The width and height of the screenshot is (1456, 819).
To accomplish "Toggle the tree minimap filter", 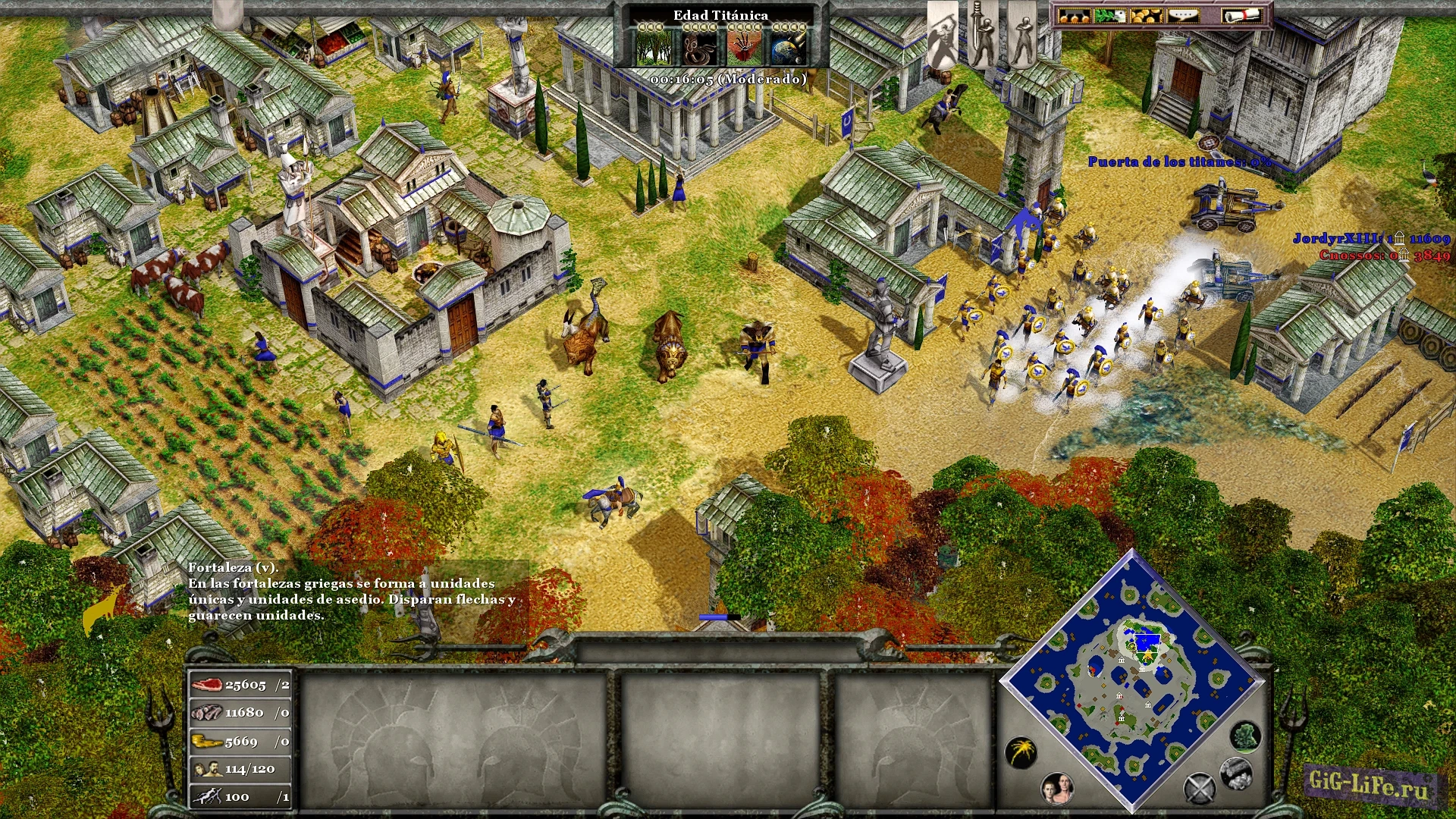I will coord(1244,736).
